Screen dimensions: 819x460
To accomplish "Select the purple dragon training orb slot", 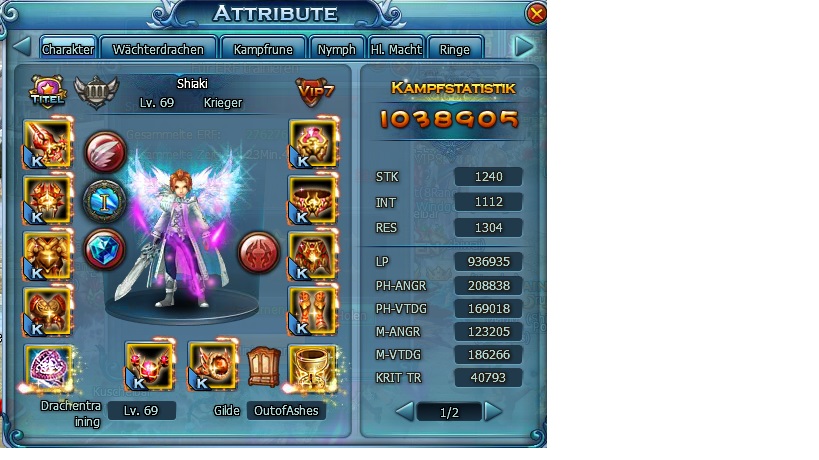I will [48, 367].
